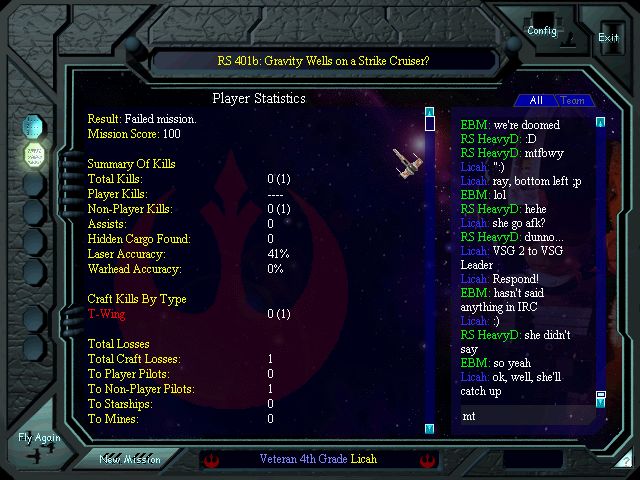Switch chat to the Team tab

(x=573, y=100)
